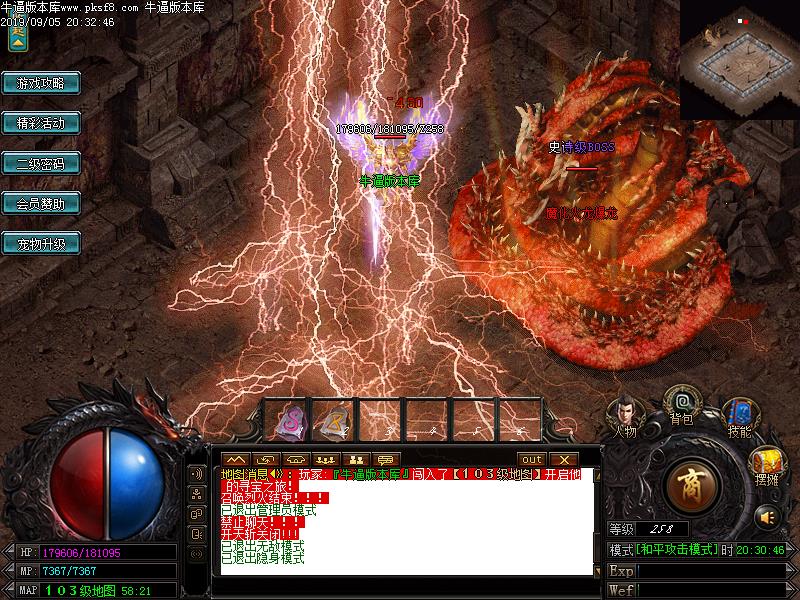The height and width of the screenshot is (600, 800).
Task: Close the chat panel with the X
Action: (x=564, y=460)
